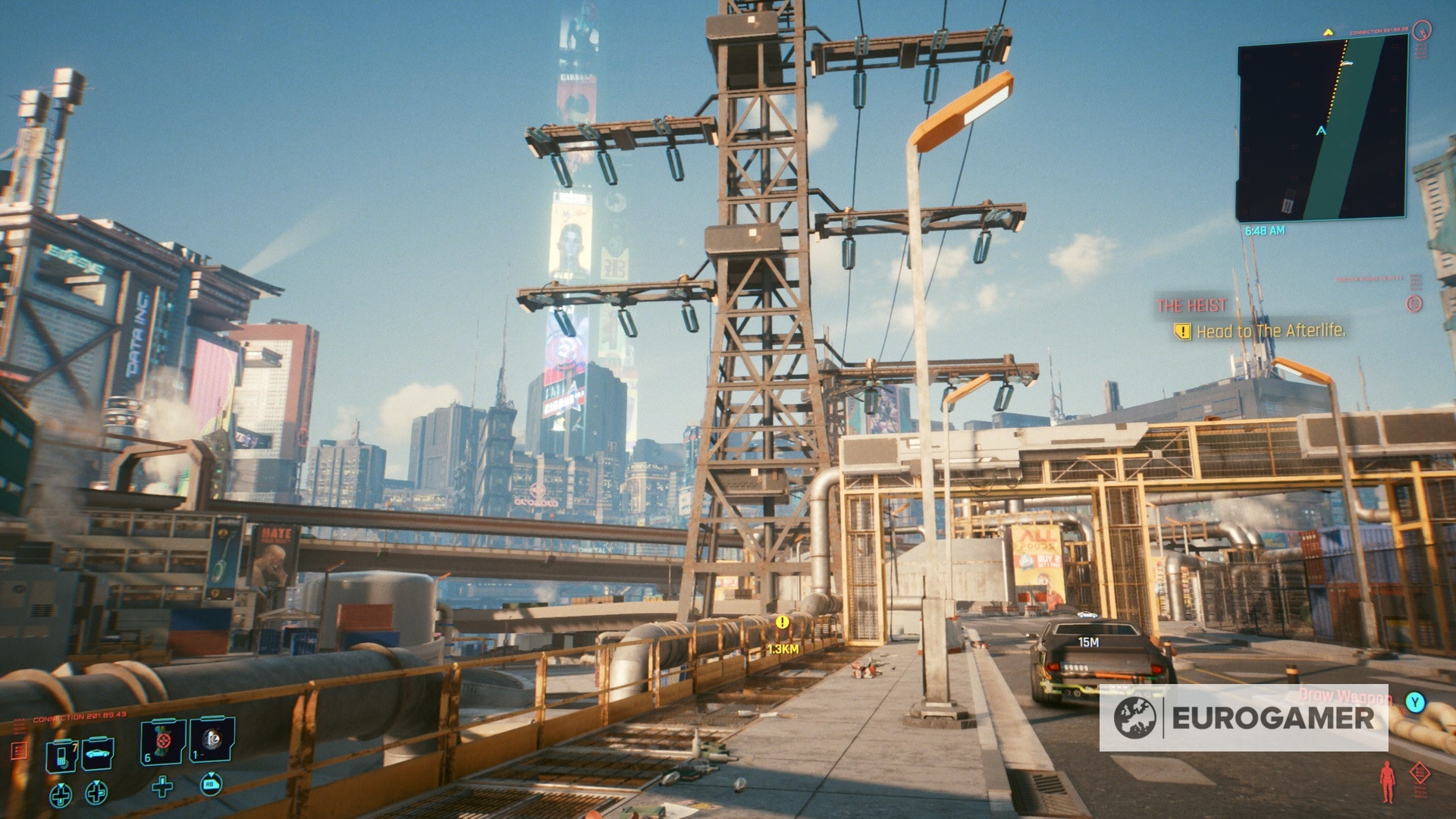Click the triangle above the consumable plus icon
Image resolution: width=1456 pixels, height=819 pixels.
click(162, 778)
